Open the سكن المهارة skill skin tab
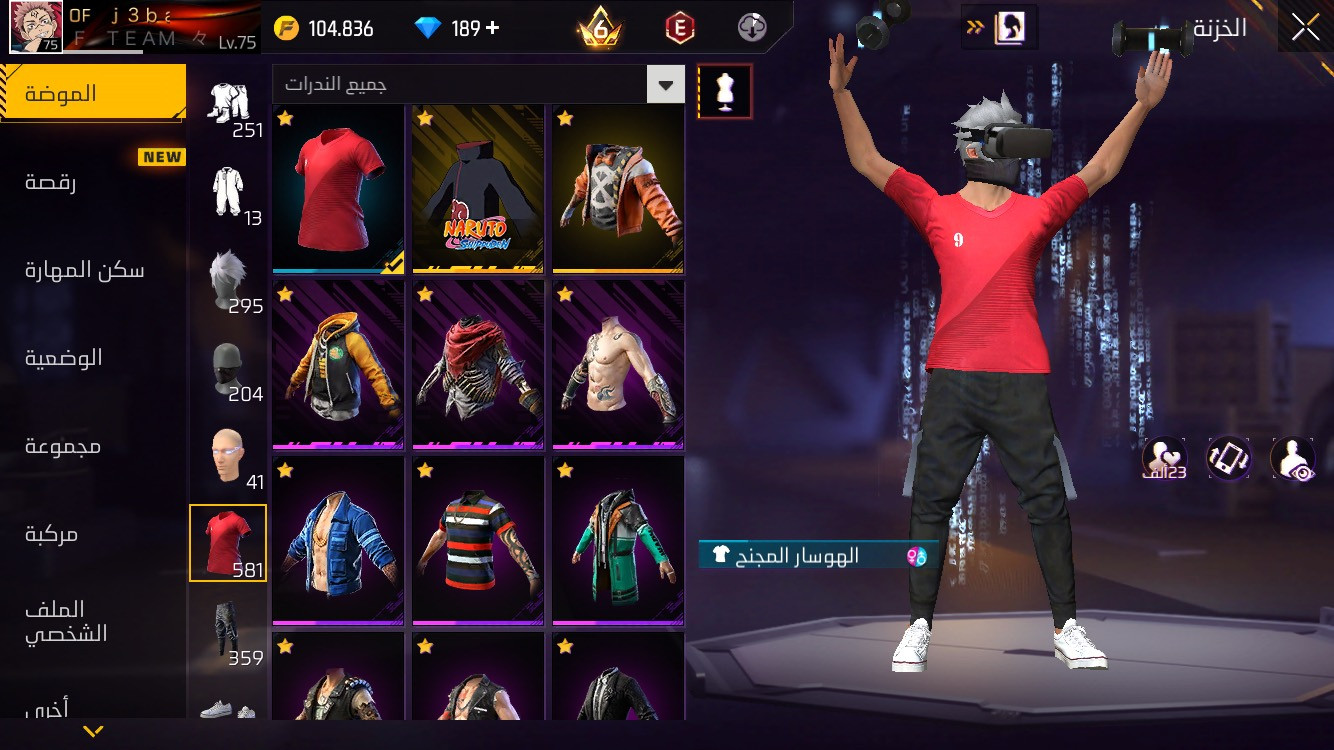The width and height of the screenshot is (1334, 750). [x=85, y=270]
